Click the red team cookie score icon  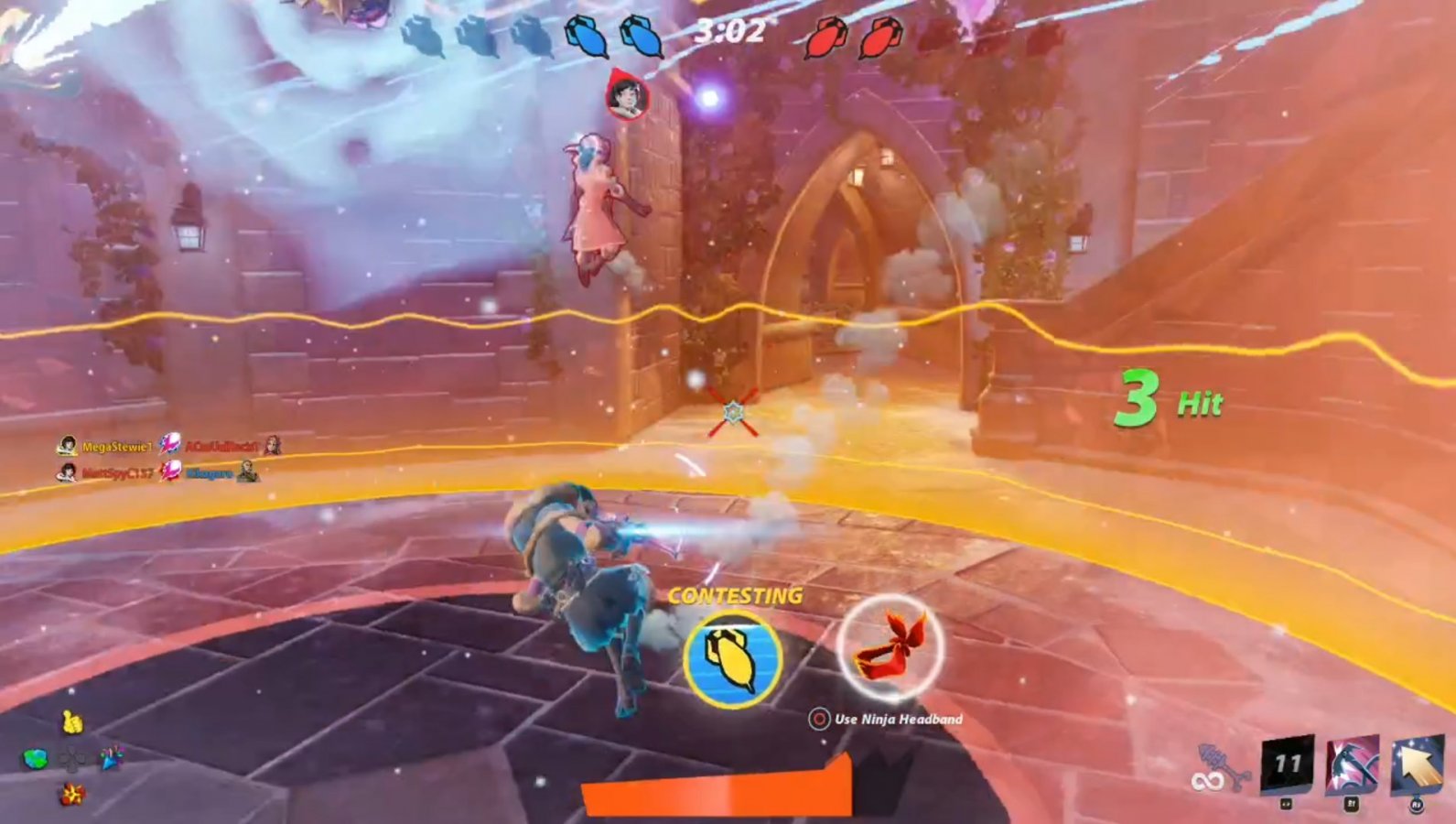point(825,36)
